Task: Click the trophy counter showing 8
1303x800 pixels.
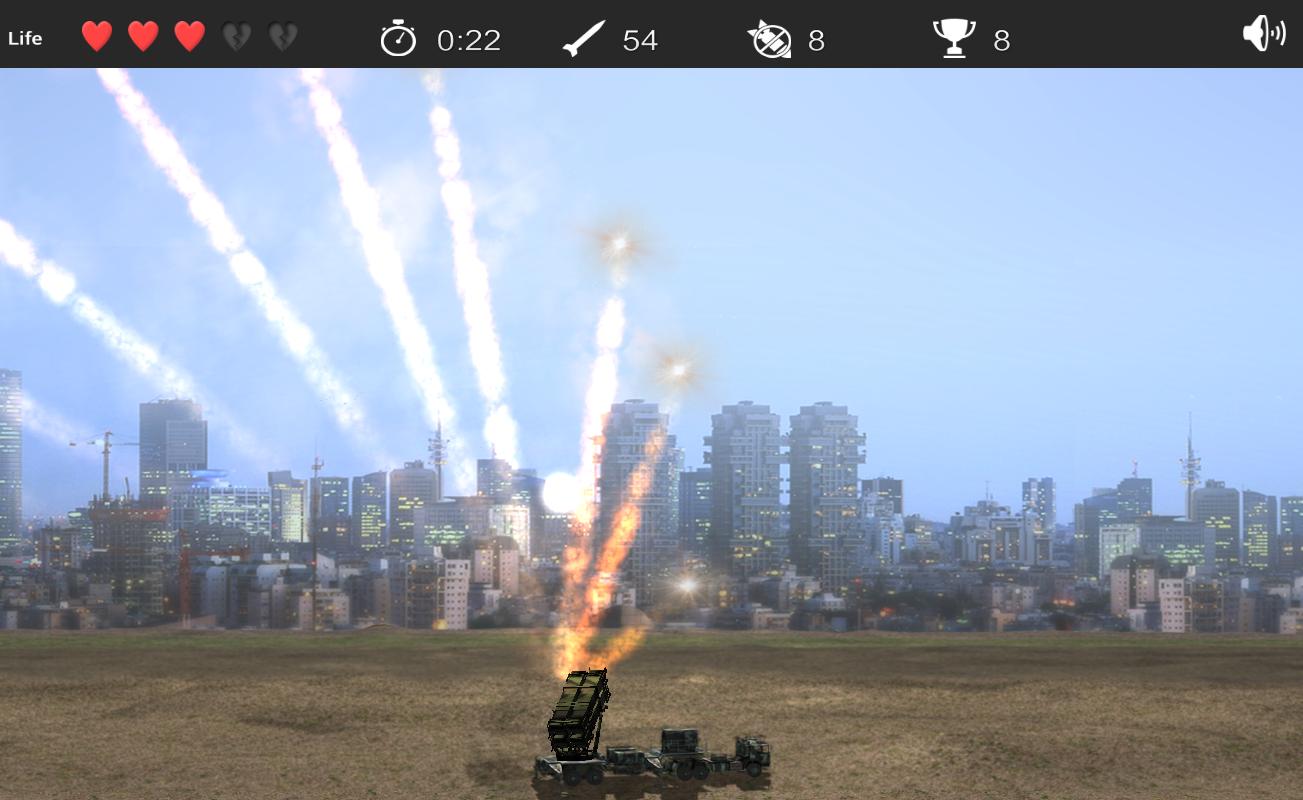Action: pos(1003,41)
